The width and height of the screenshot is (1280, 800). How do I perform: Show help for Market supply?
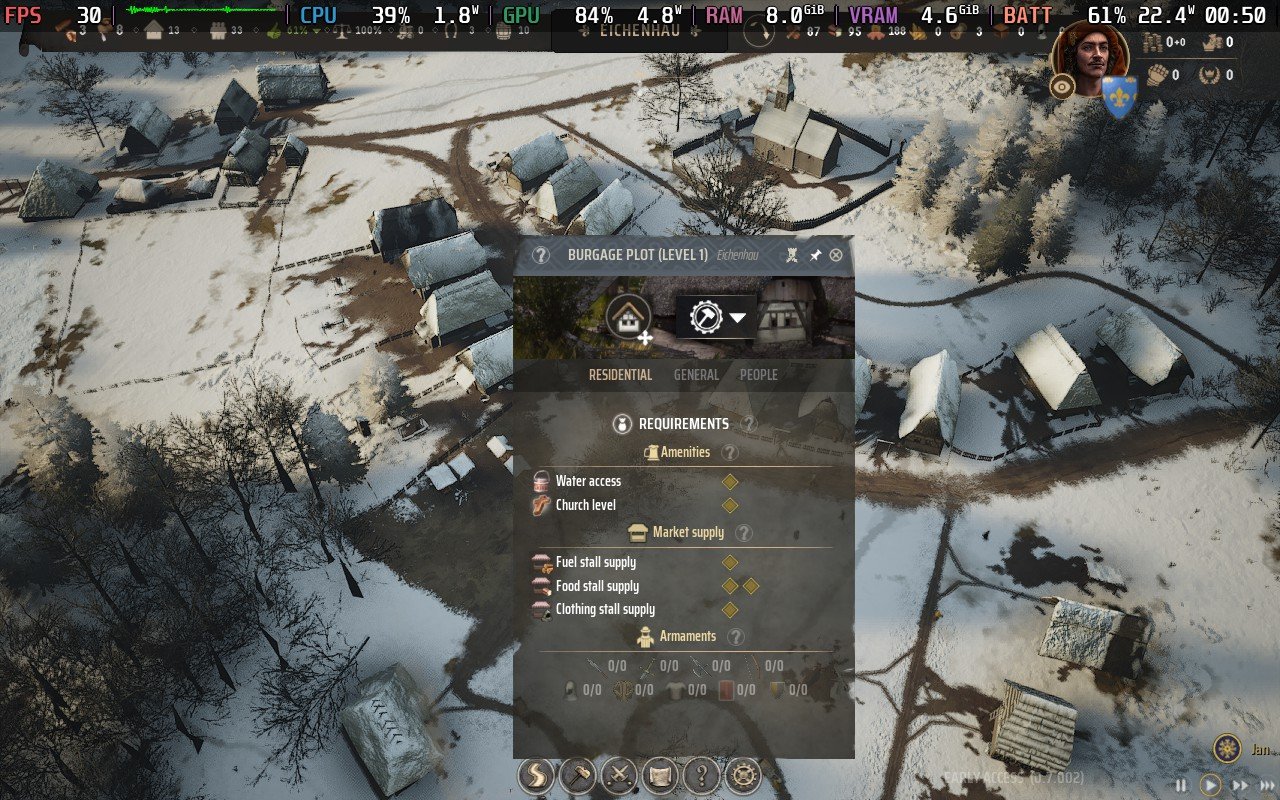pyautogui.click(x=744, y=533)
